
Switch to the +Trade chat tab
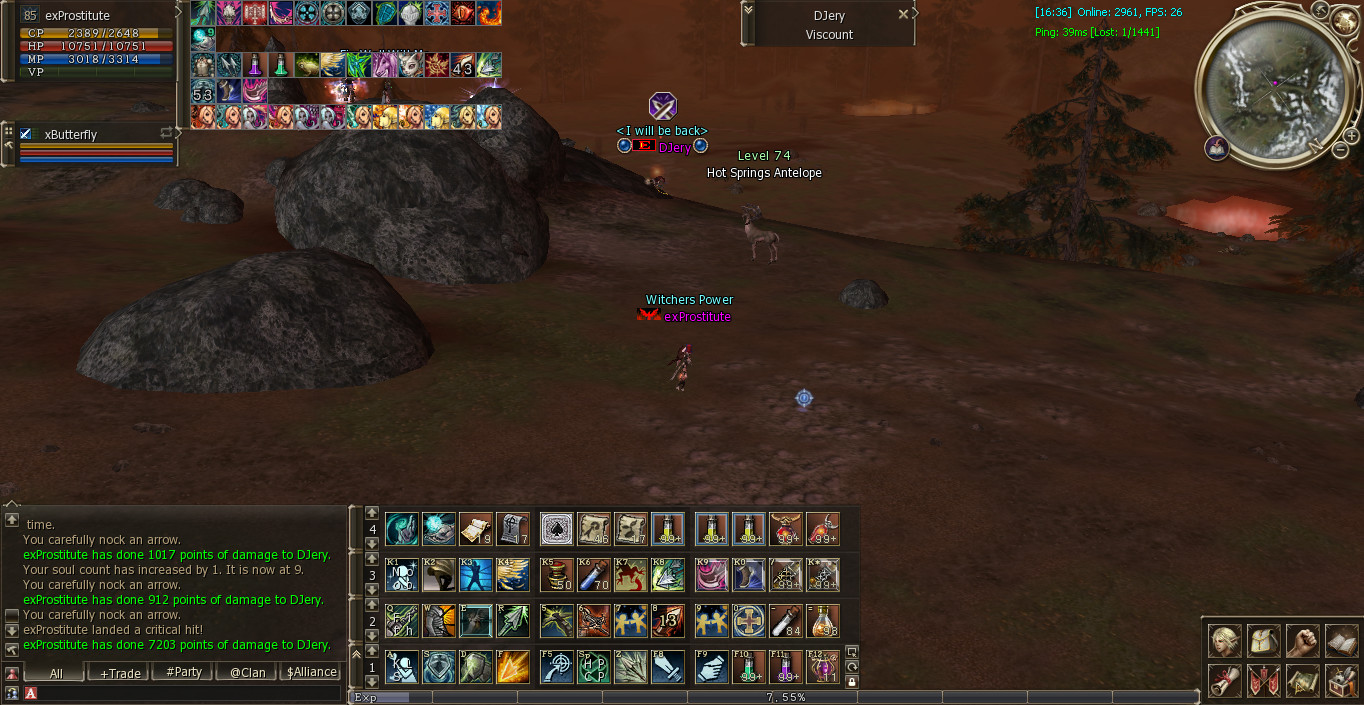(x=120, y=673)
